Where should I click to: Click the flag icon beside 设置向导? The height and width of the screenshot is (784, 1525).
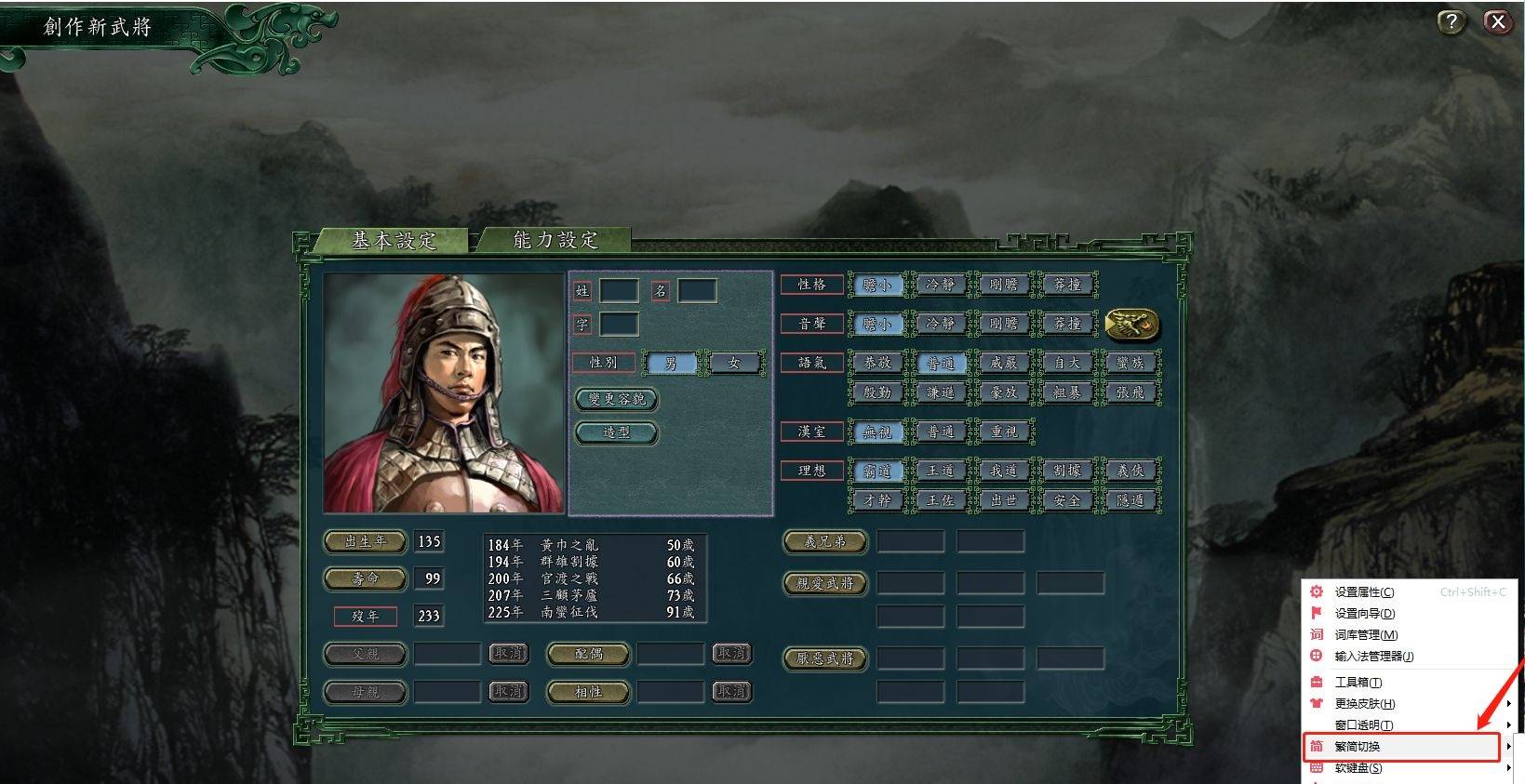1316,613
